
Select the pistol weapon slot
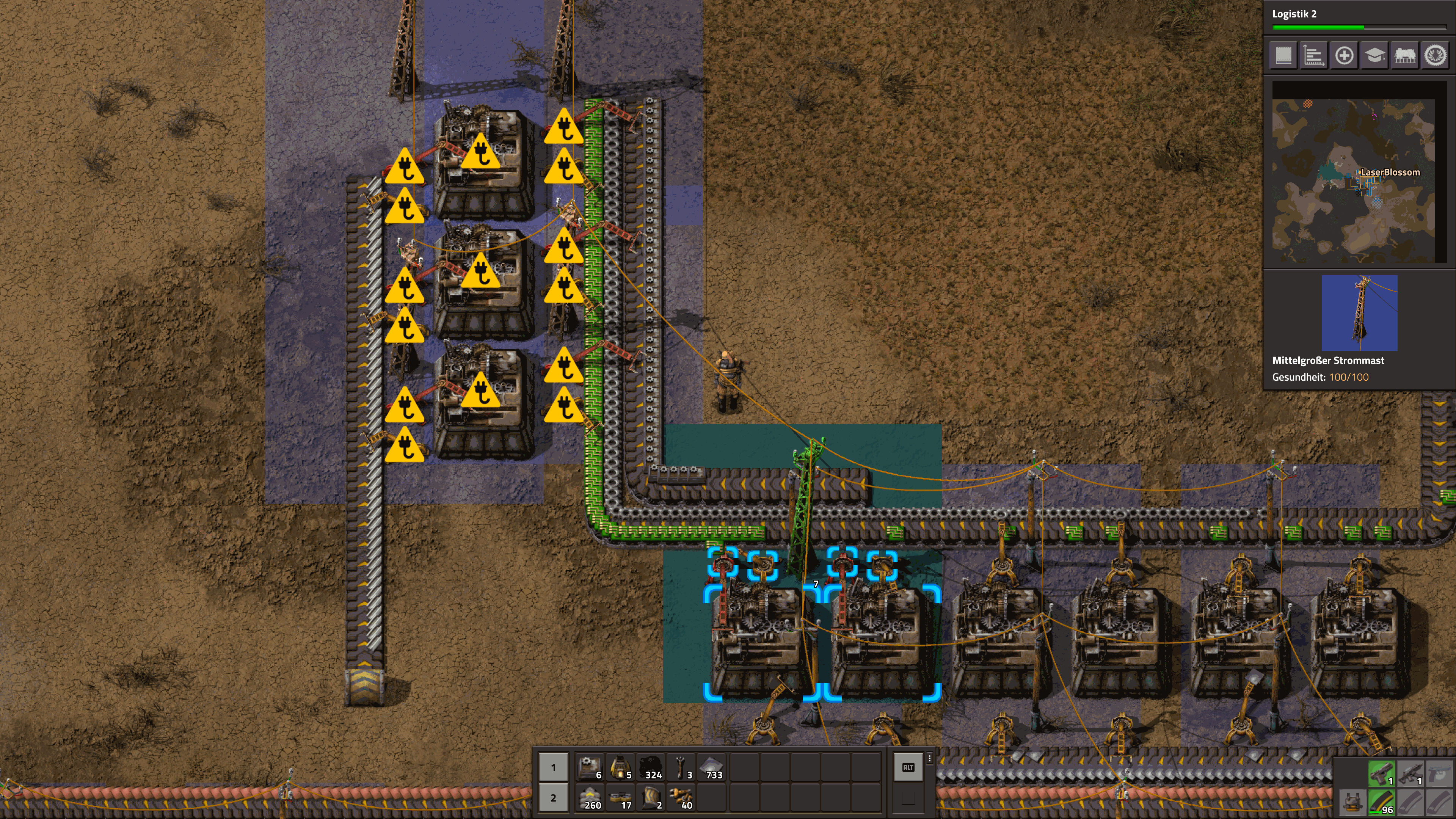[x=1381, y=773]
